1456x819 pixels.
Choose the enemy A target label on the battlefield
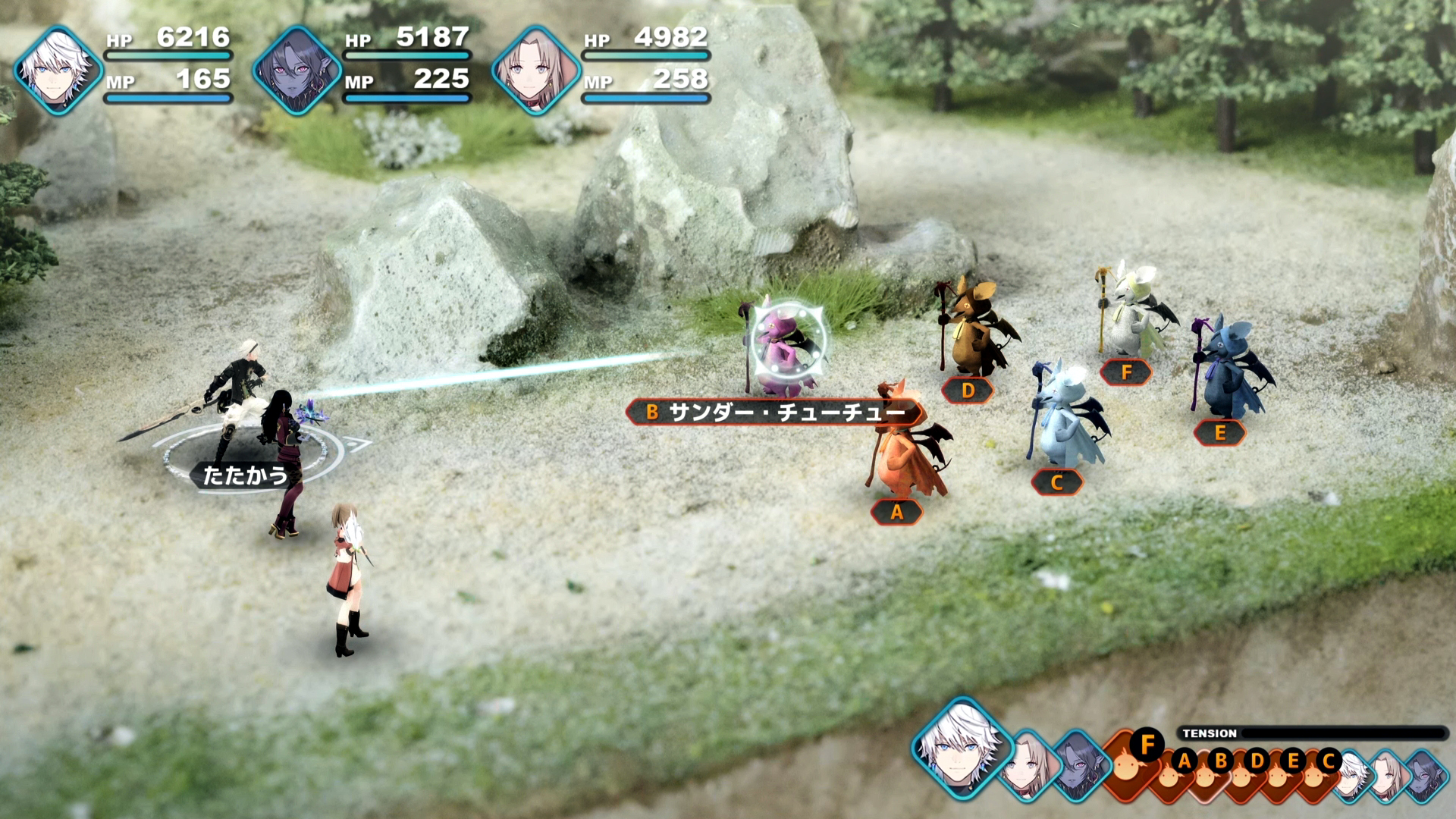click(x=896, y=513)
